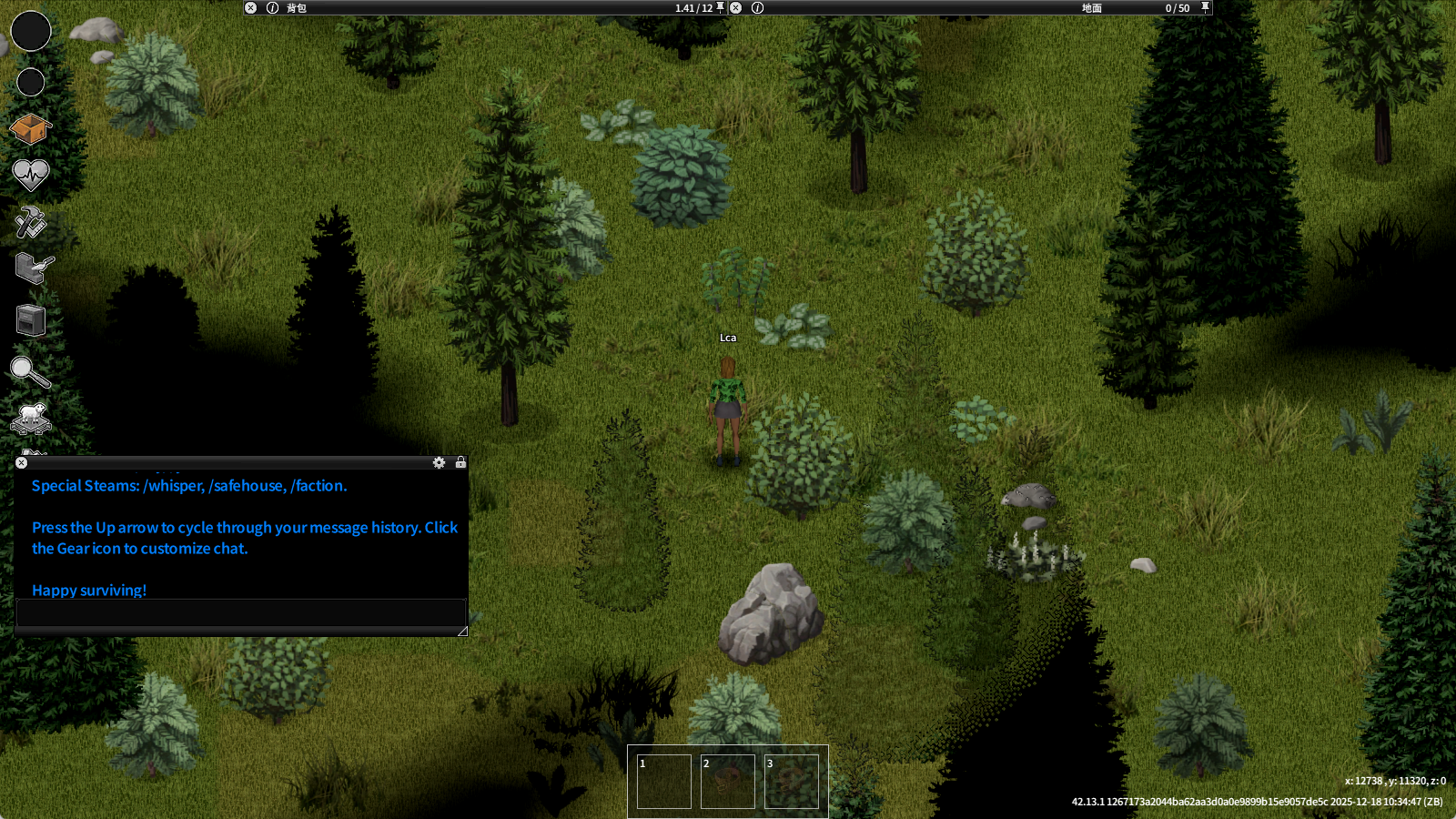Screen dimensions: 1456x819
Task: Close the chat window
Action: [x=22, y=463]
